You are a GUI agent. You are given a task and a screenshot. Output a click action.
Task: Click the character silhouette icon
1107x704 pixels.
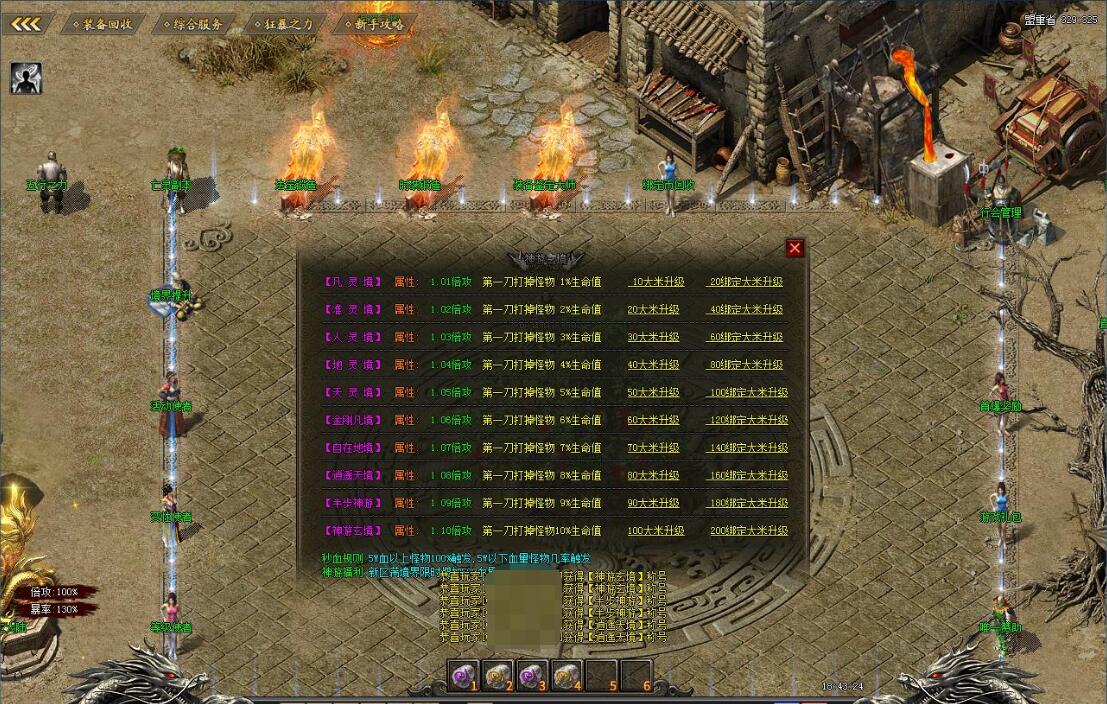click(26, 78)
